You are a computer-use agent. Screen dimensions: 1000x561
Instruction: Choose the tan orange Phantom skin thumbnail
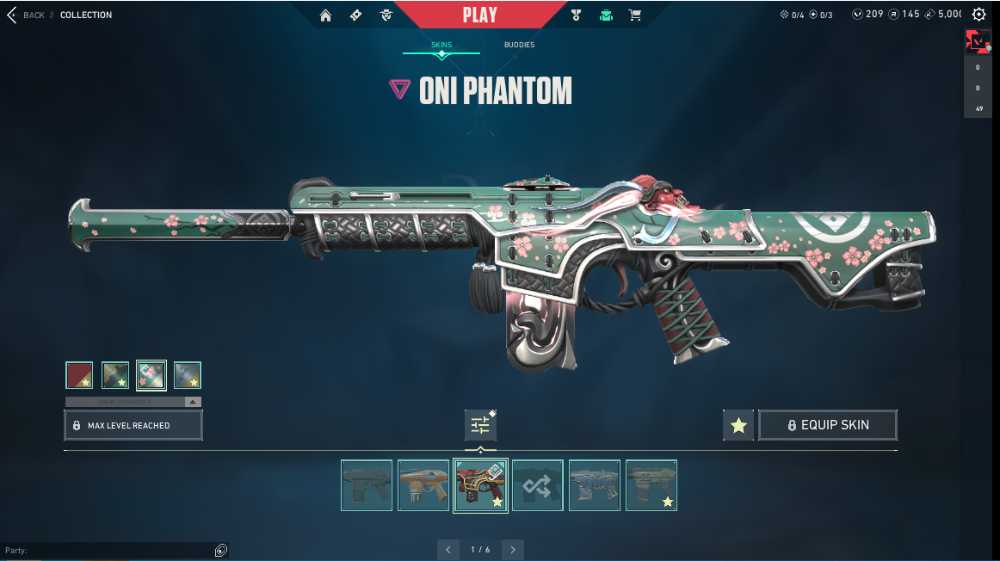[x=423, y=485]
